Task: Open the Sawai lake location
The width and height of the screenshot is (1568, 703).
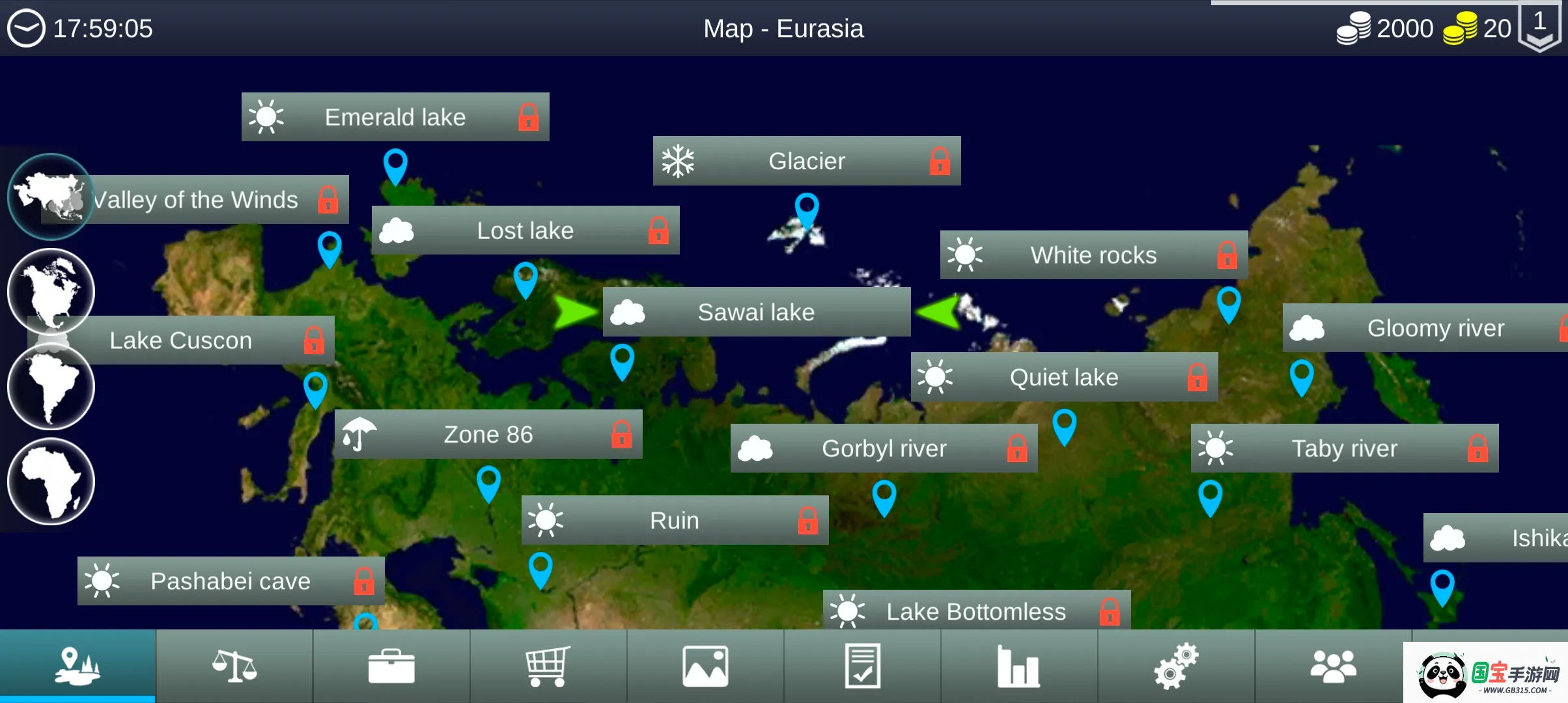Action: [755, 312]
